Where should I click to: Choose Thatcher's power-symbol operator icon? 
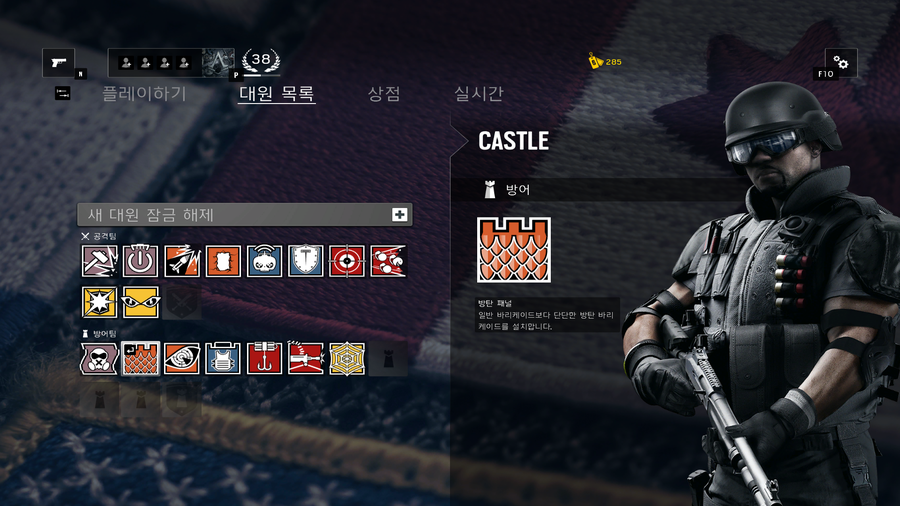(x=141, y=261)
